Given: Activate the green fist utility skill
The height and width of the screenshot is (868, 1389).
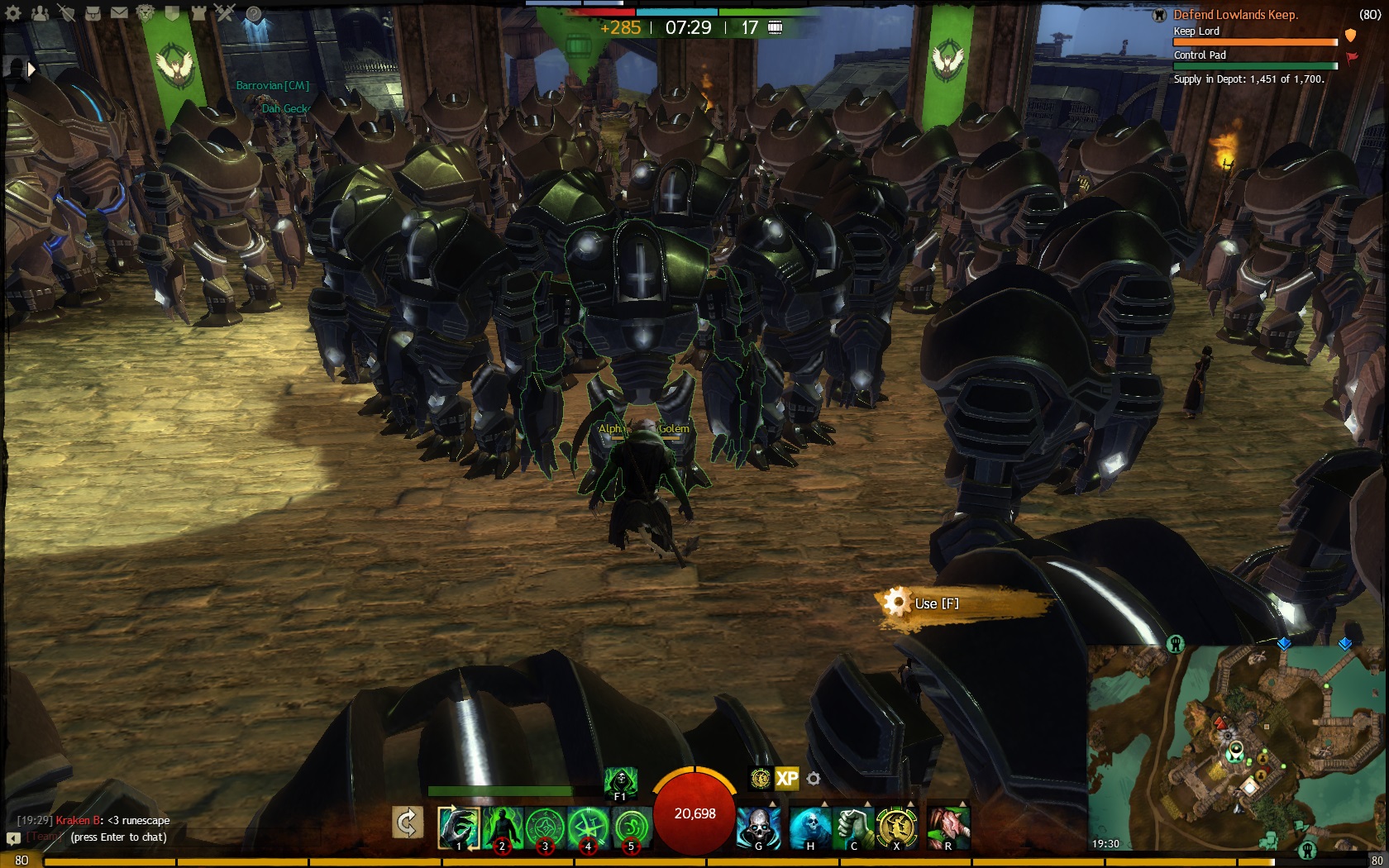Looking at the screenshot, I should click(x=852, y=826).
